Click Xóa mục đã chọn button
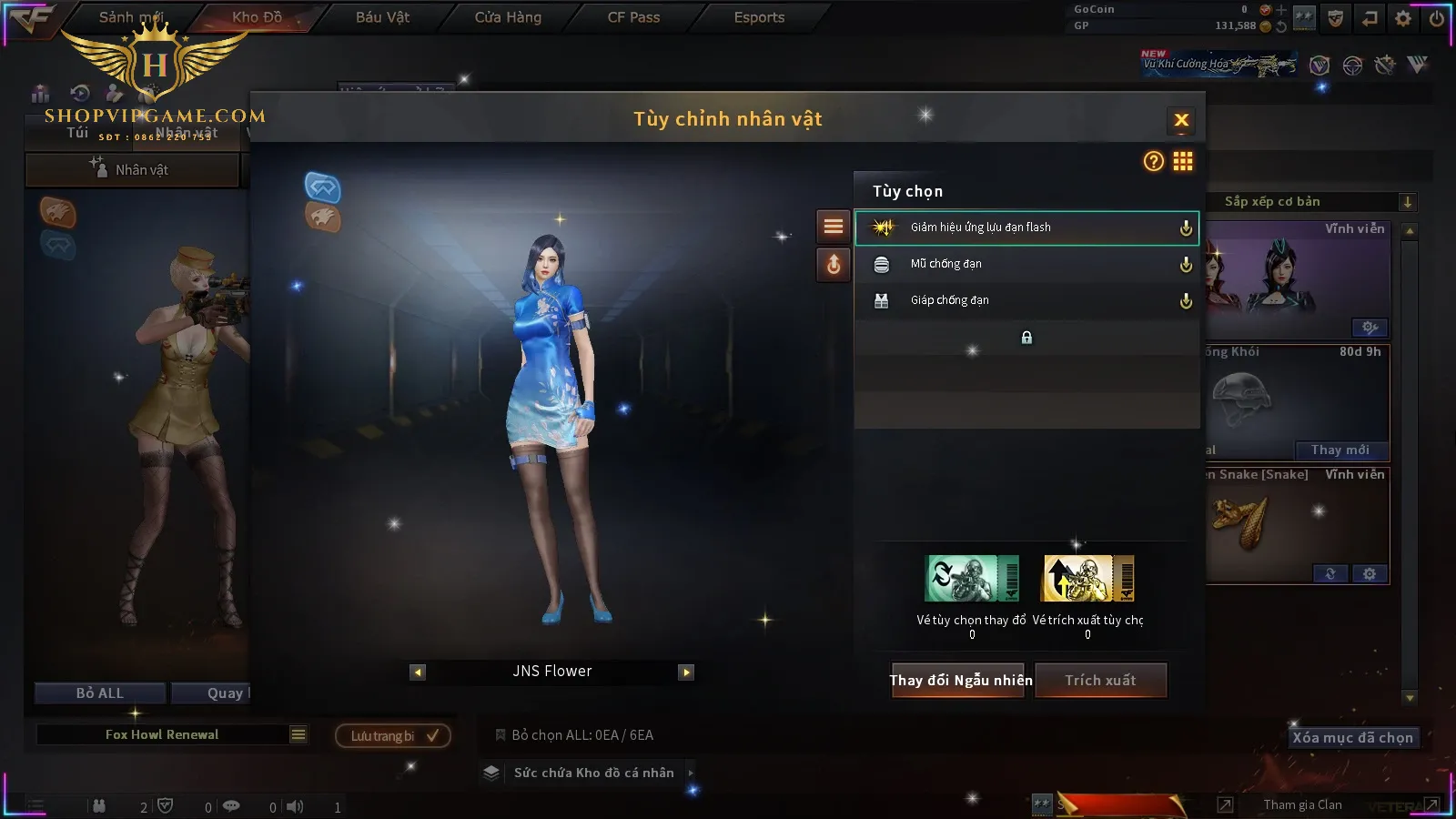Screen dimensions: 1456x819 pos(1352,738)
